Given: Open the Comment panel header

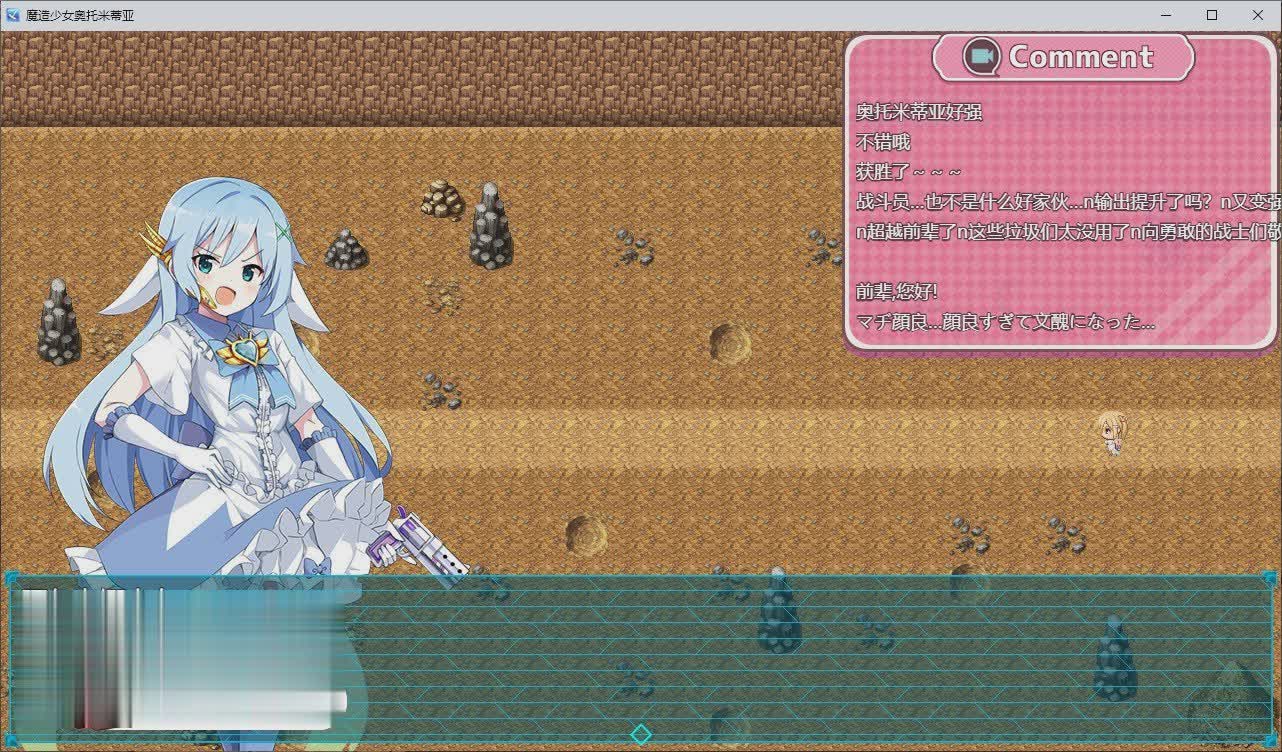Looking at the screenshot, I should (x=1063, y=57).
